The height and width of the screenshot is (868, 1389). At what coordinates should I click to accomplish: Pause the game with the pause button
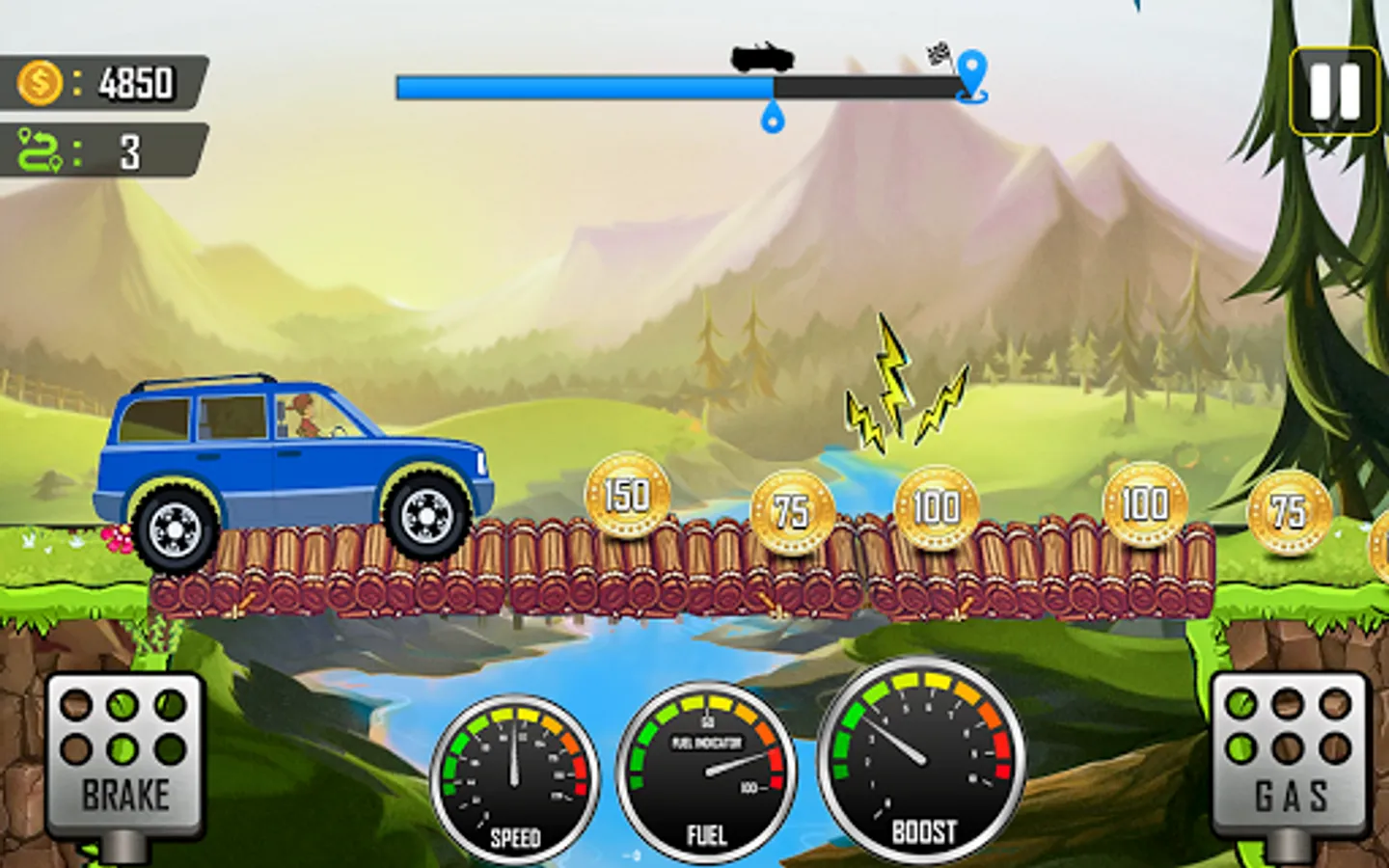[1335, 92]
